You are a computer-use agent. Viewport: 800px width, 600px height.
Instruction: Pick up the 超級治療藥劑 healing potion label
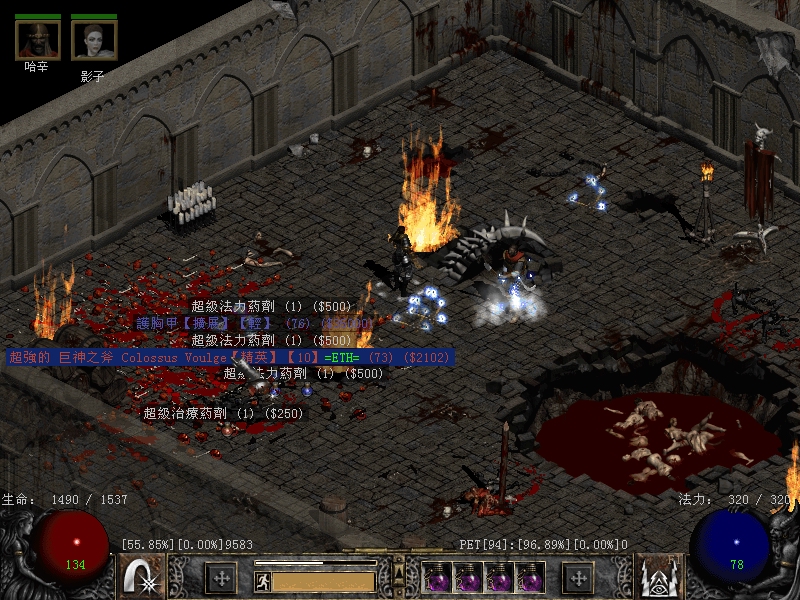(x=222, y=412)
